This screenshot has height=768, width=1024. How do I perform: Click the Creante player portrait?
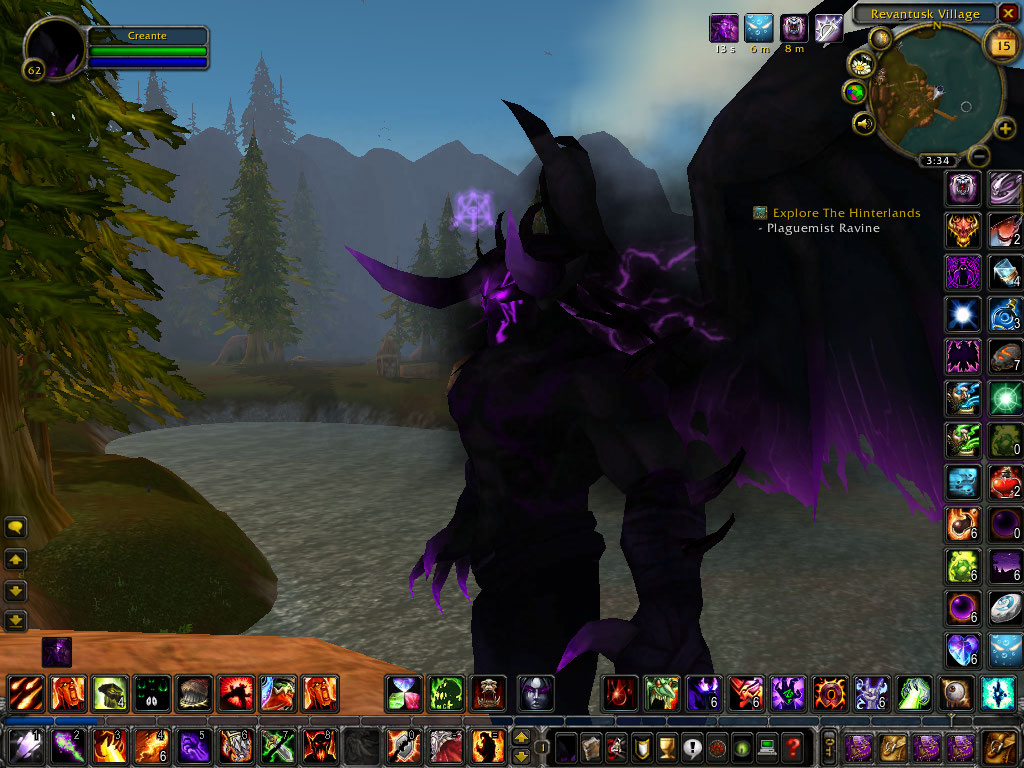point(55,46)
